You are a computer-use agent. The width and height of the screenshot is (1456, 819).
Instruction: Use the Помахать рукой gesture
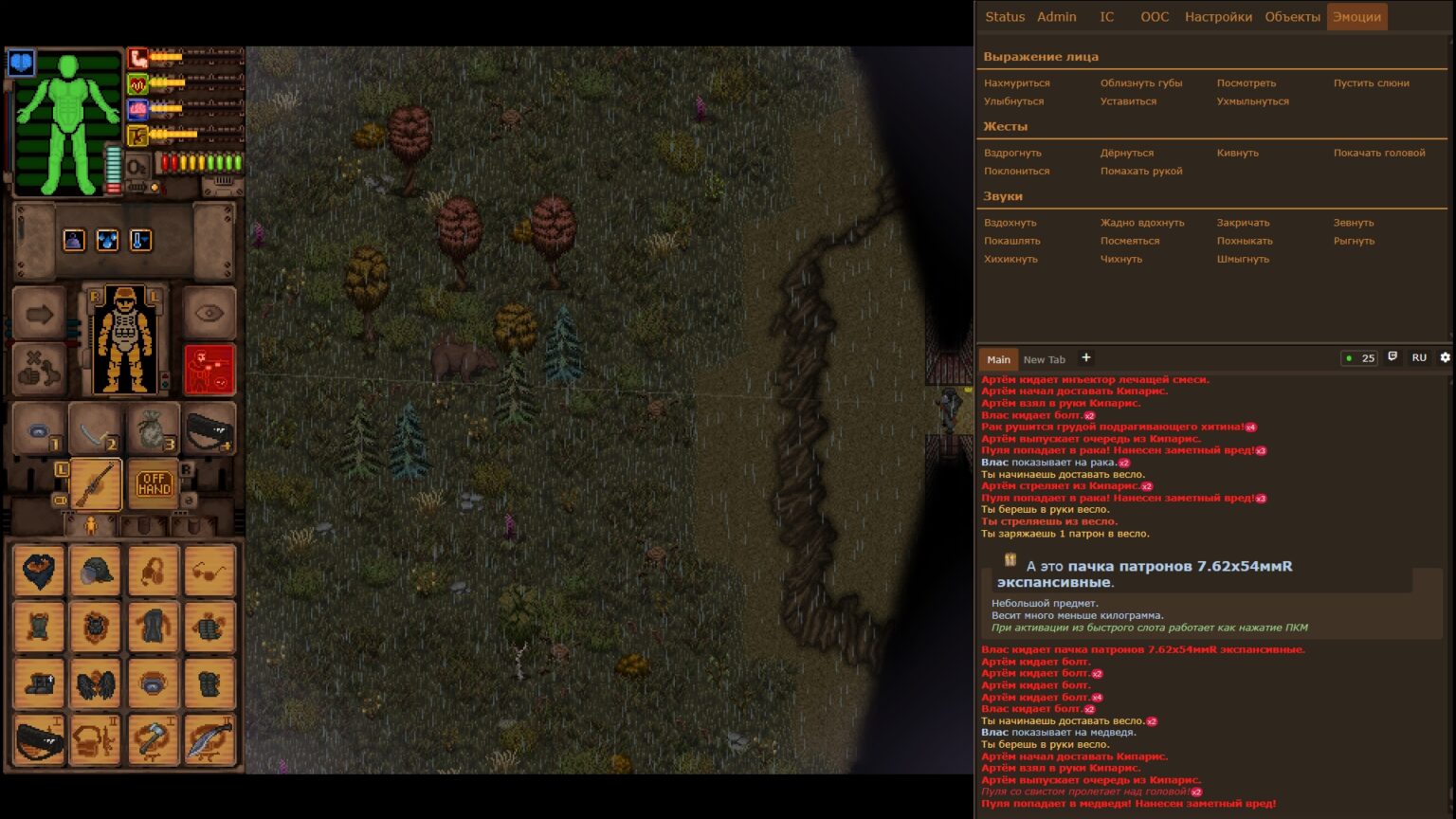pos(1141,172)
